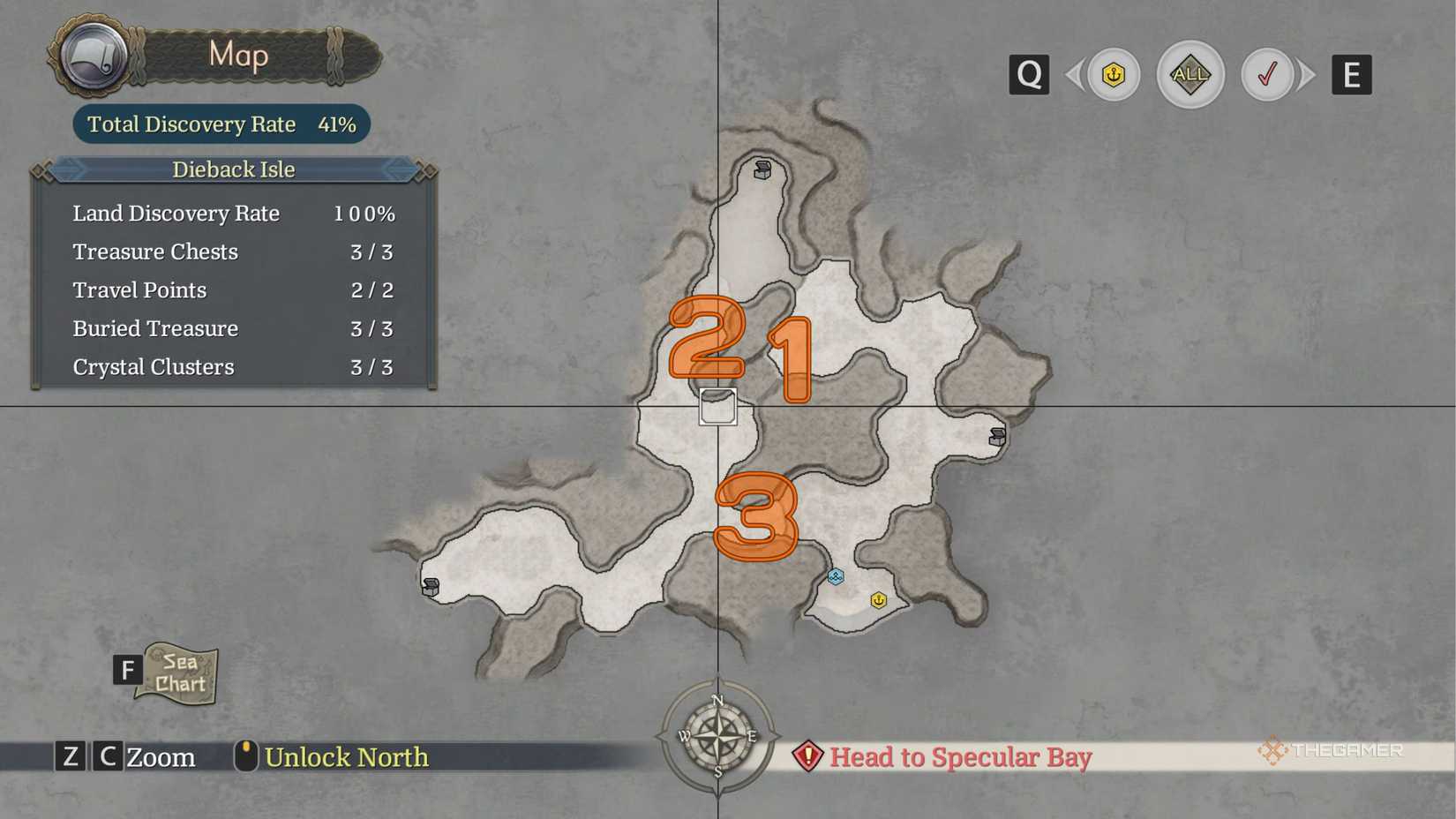Viewport: 1456px width, 819px height.
Task: Click the player position marker on the map
Action: click(x=717, y=407)
